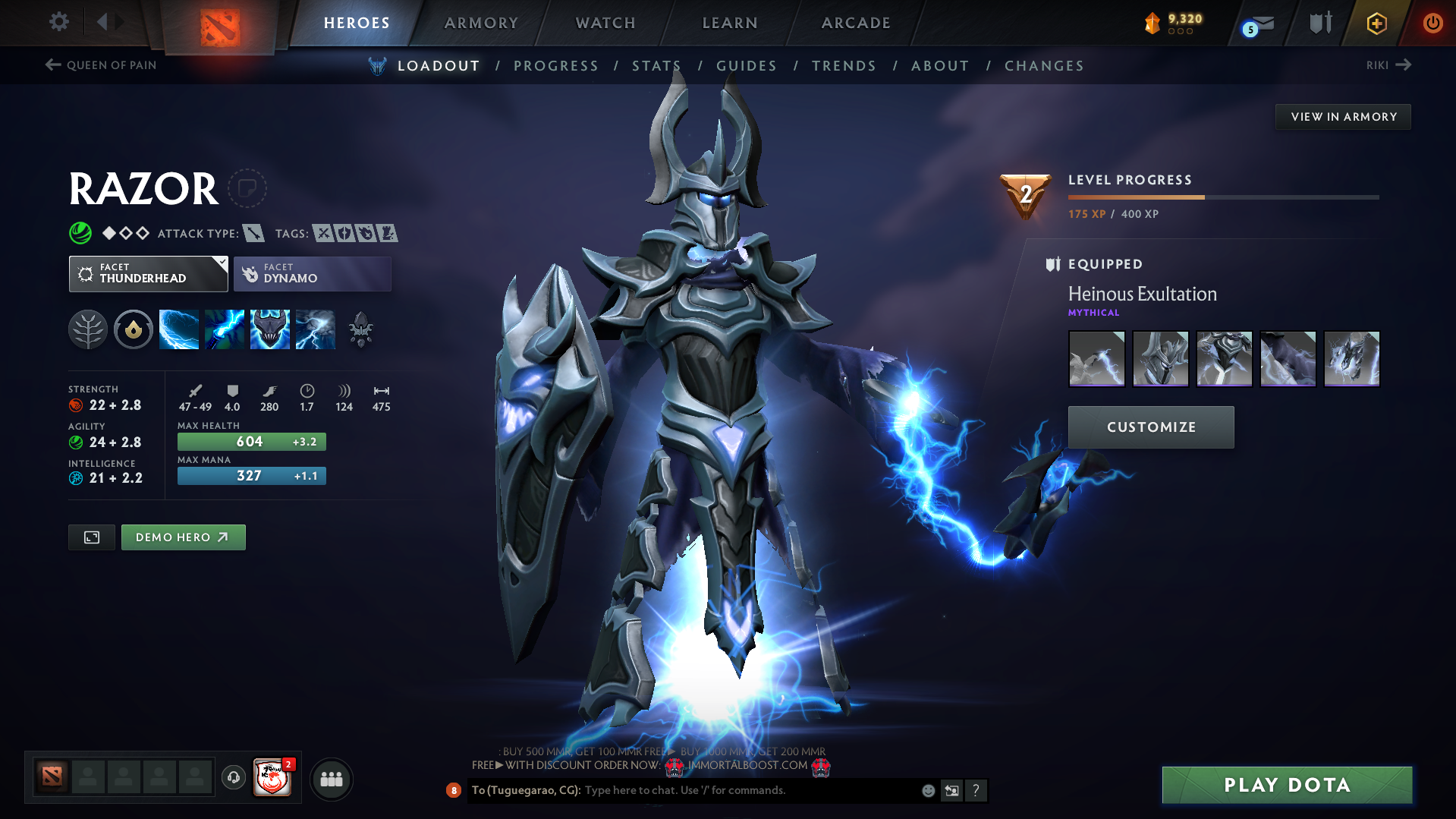Open Dota 2 settings gear
Screen dimensions: 1456x819
tap(58, 22)
